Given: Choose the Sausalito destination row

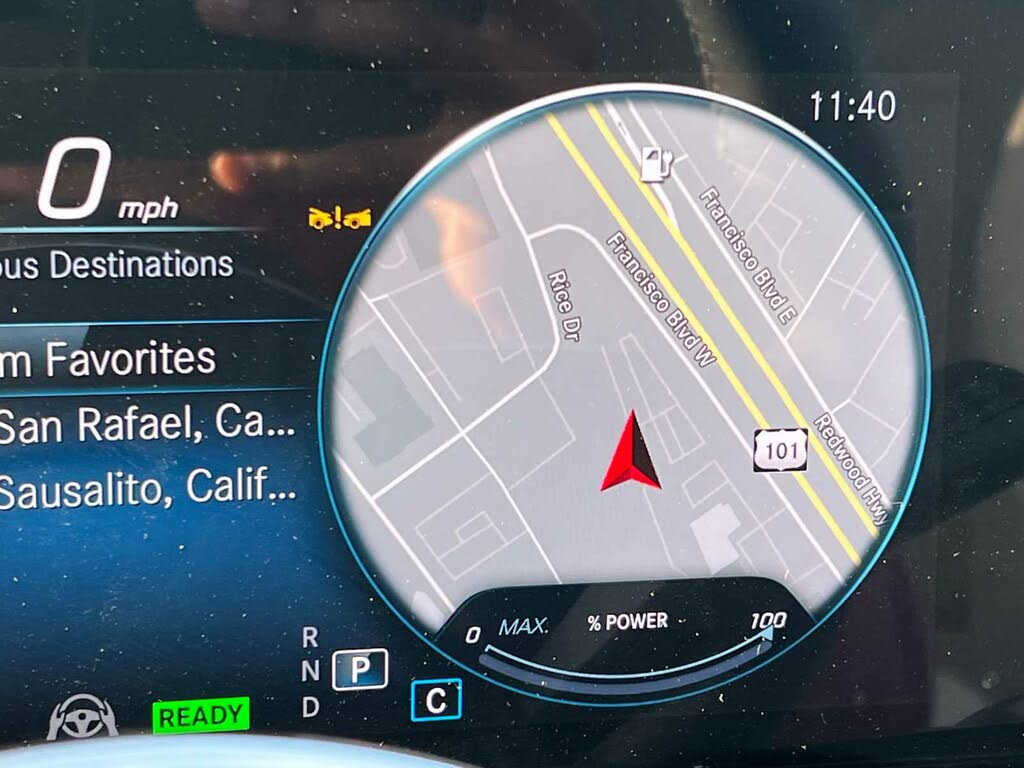Looking at the screenshot, I should click(x=147, y=490).
